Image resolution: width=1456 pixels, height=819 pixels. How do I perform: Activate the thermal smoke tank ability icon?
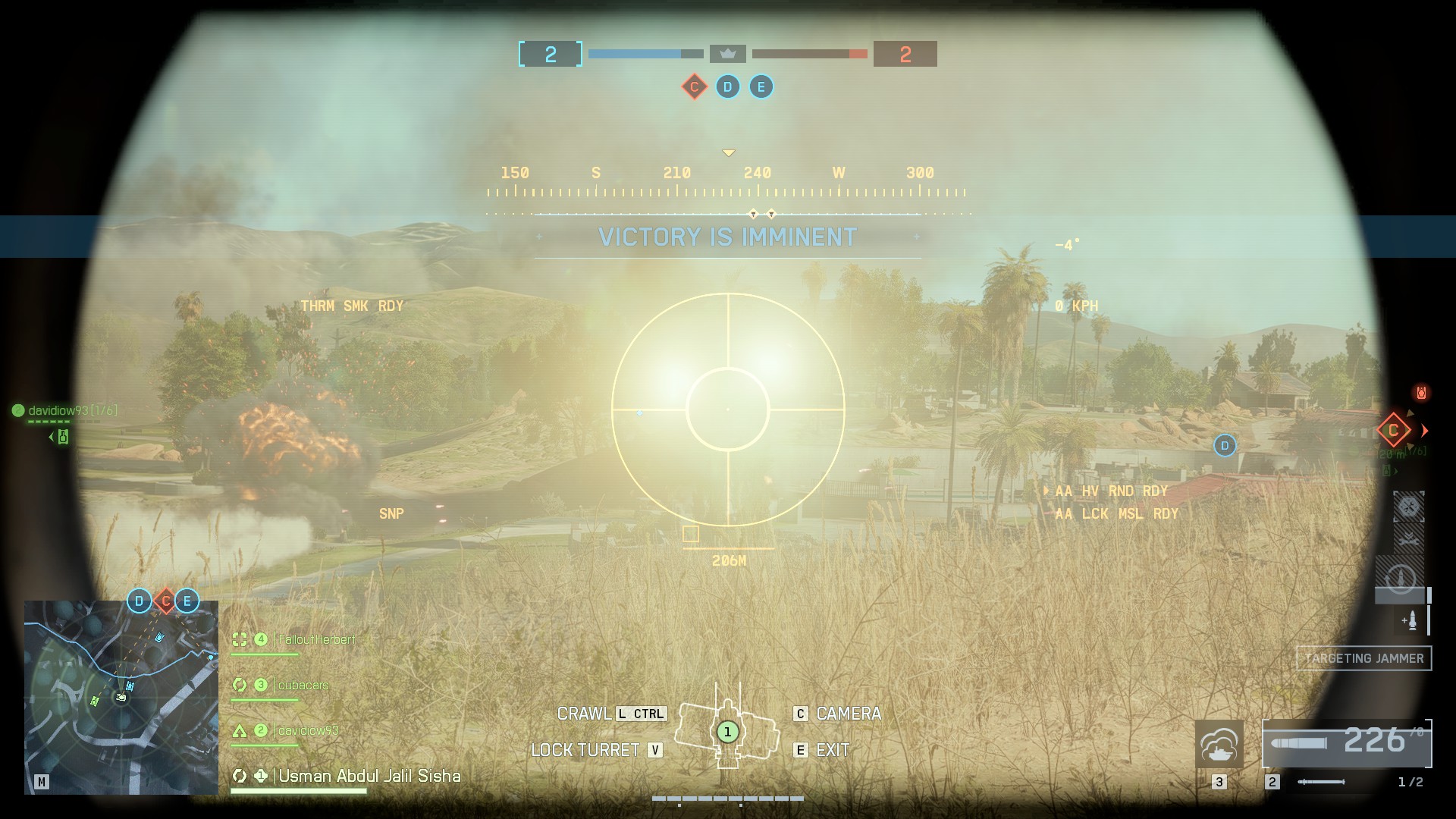click(1219, 744)
